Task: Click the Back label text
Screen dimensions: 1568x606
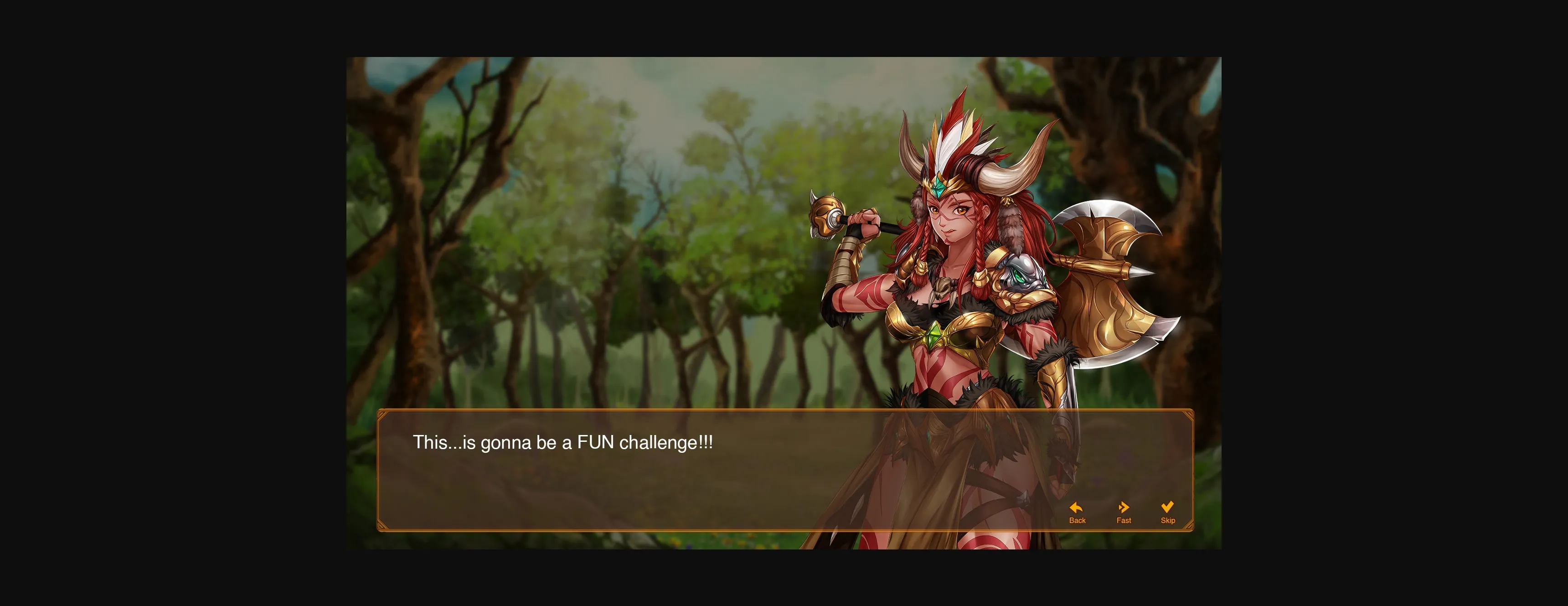Action: pos(1078,520)
